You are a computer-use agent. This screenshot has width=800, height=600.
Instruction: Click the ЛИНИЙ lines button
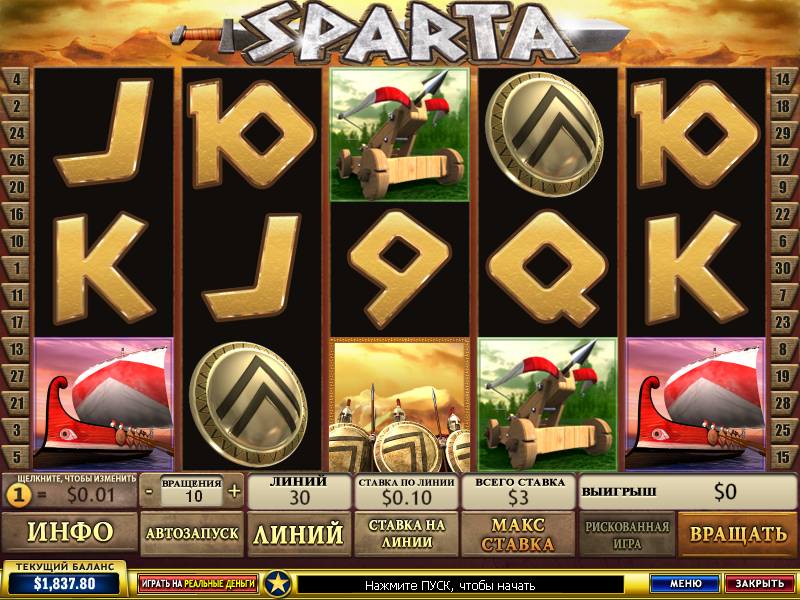tap(297, 533)
